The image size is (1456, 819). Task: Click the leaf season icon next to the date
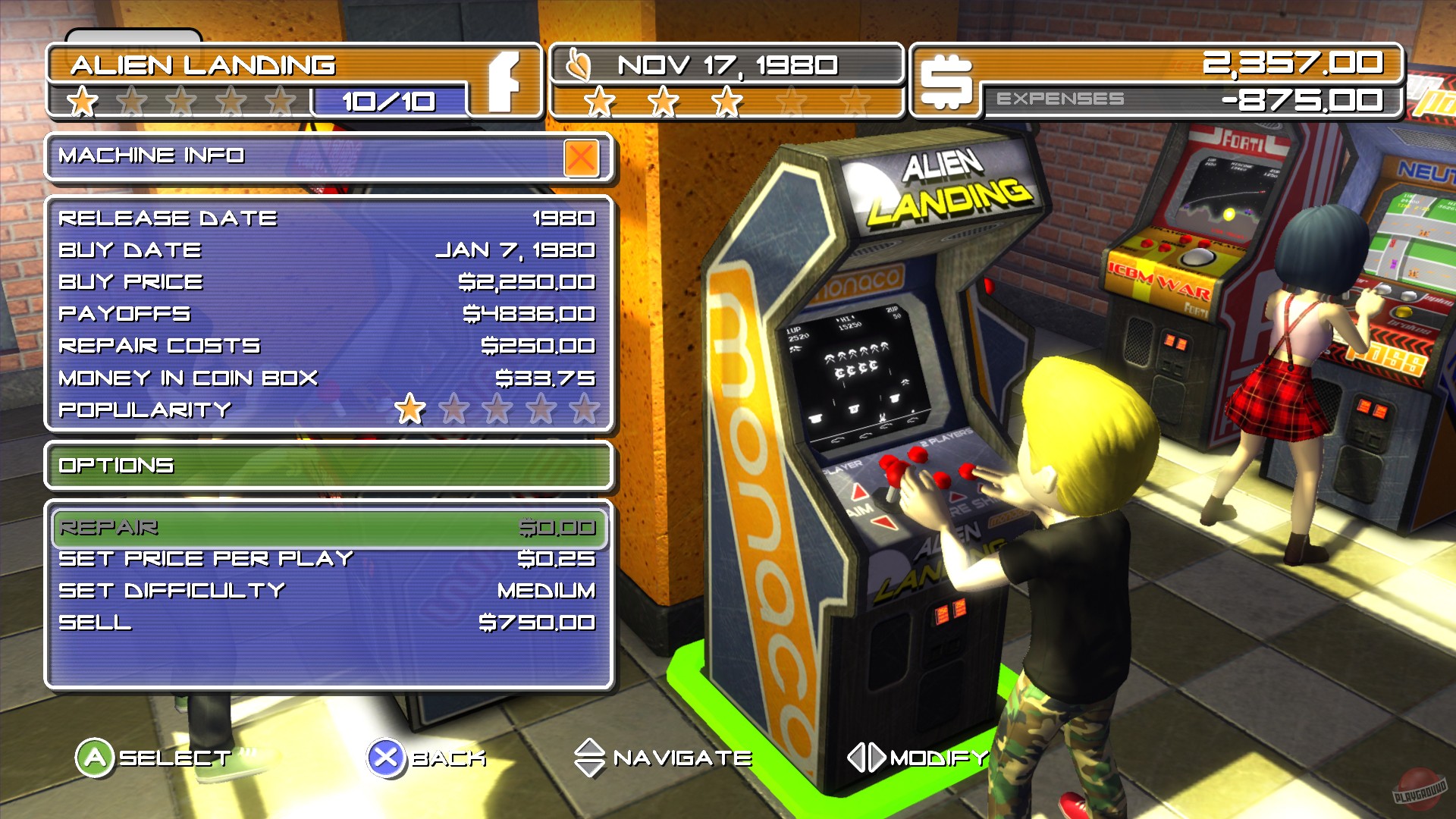point(579,65)
